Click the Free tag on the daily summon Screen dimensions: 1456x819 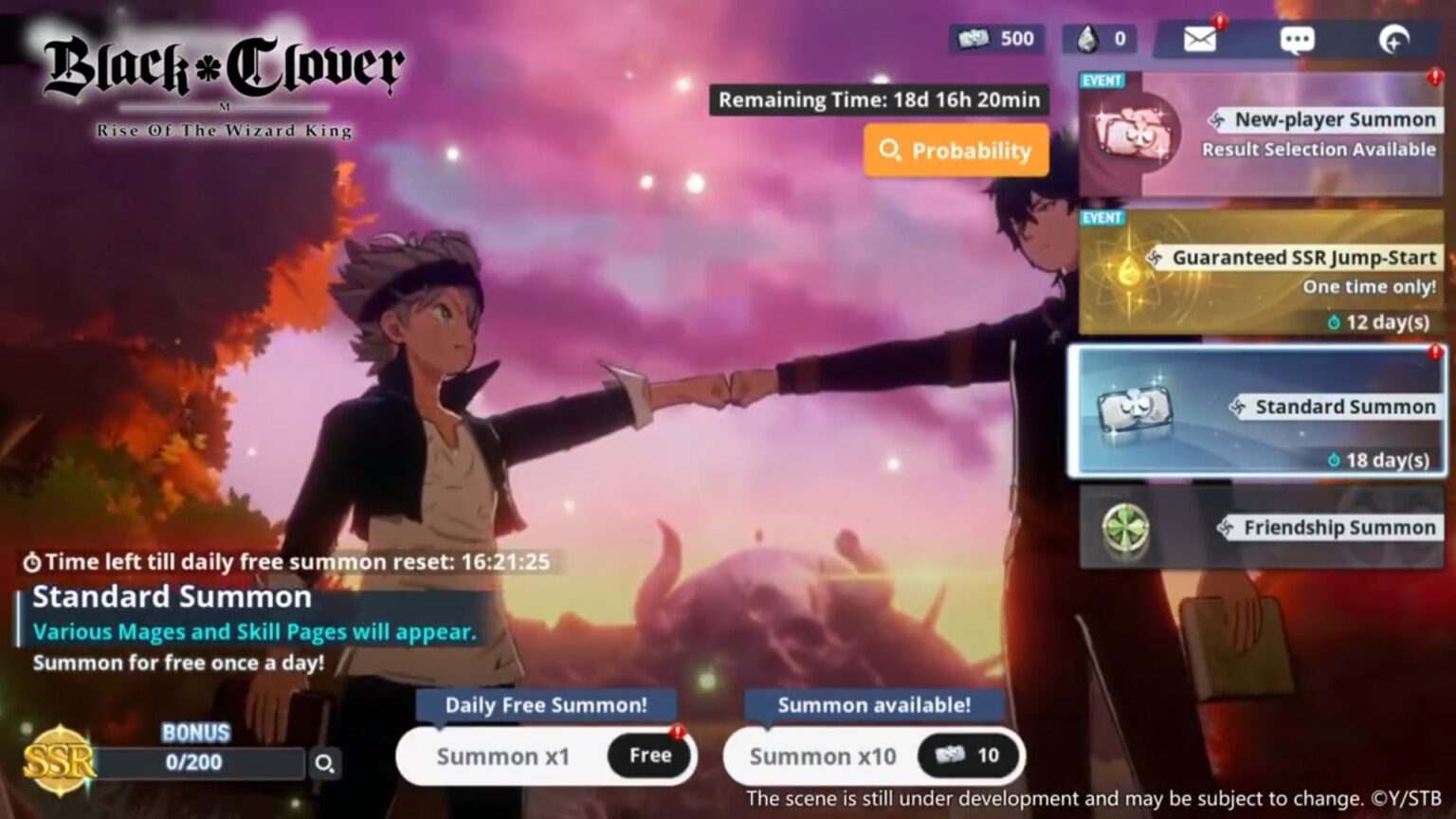(x=648, y=755)
